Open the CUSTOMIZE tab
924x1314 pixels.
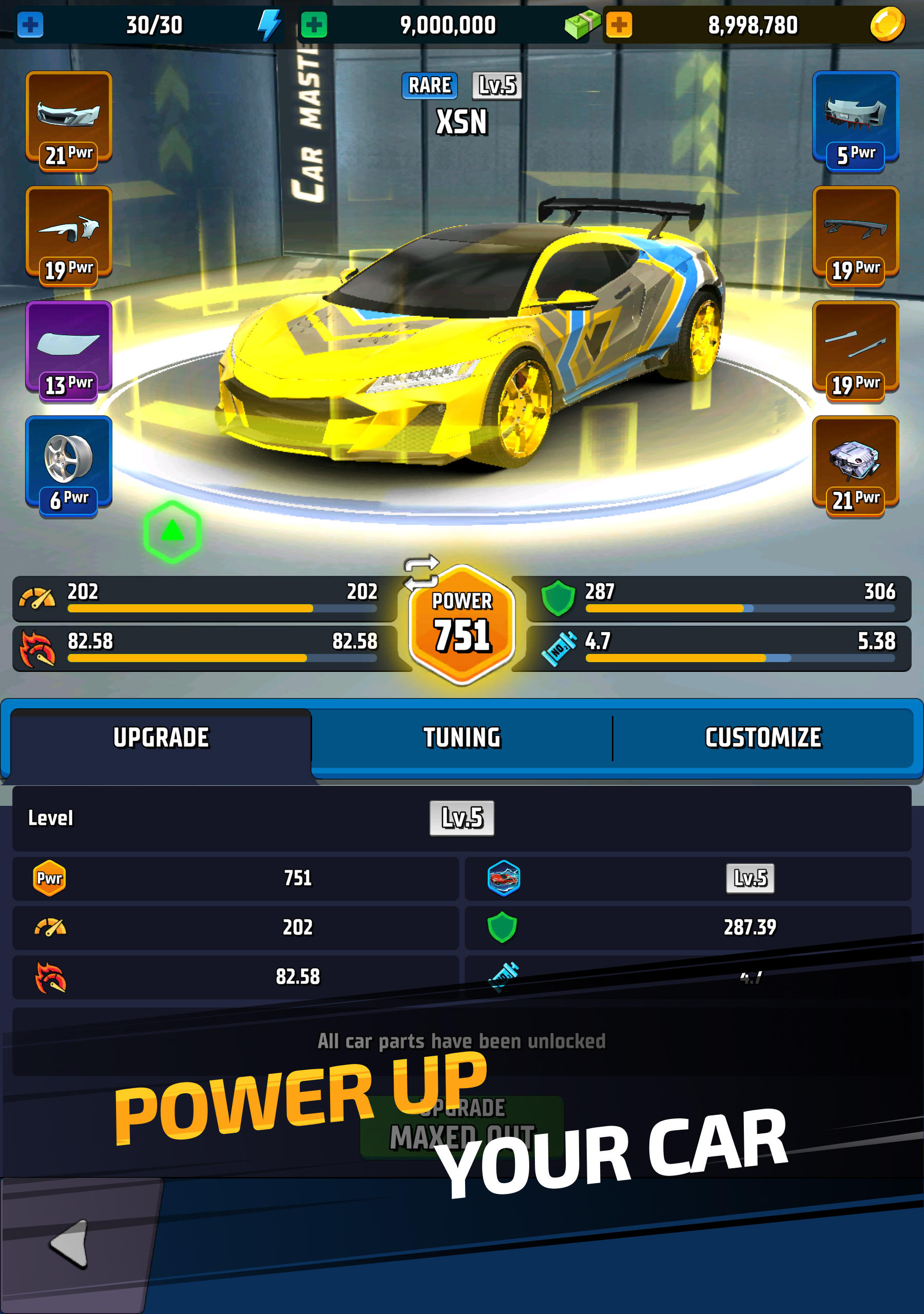click(x=764, y=738)
